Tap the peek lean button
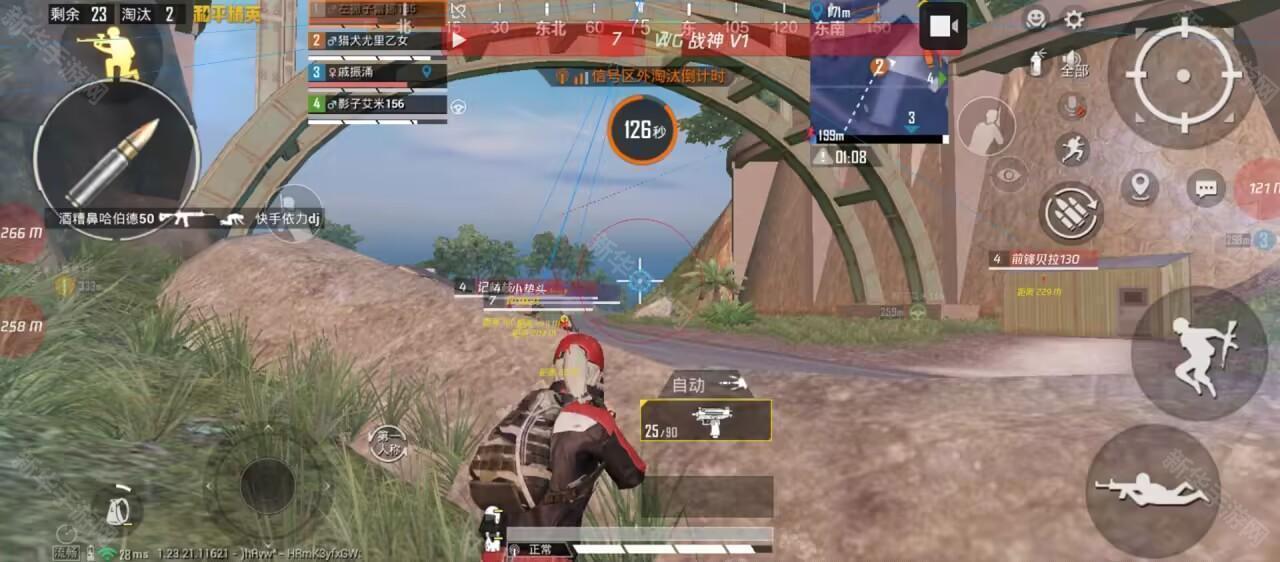 point(986,127)
